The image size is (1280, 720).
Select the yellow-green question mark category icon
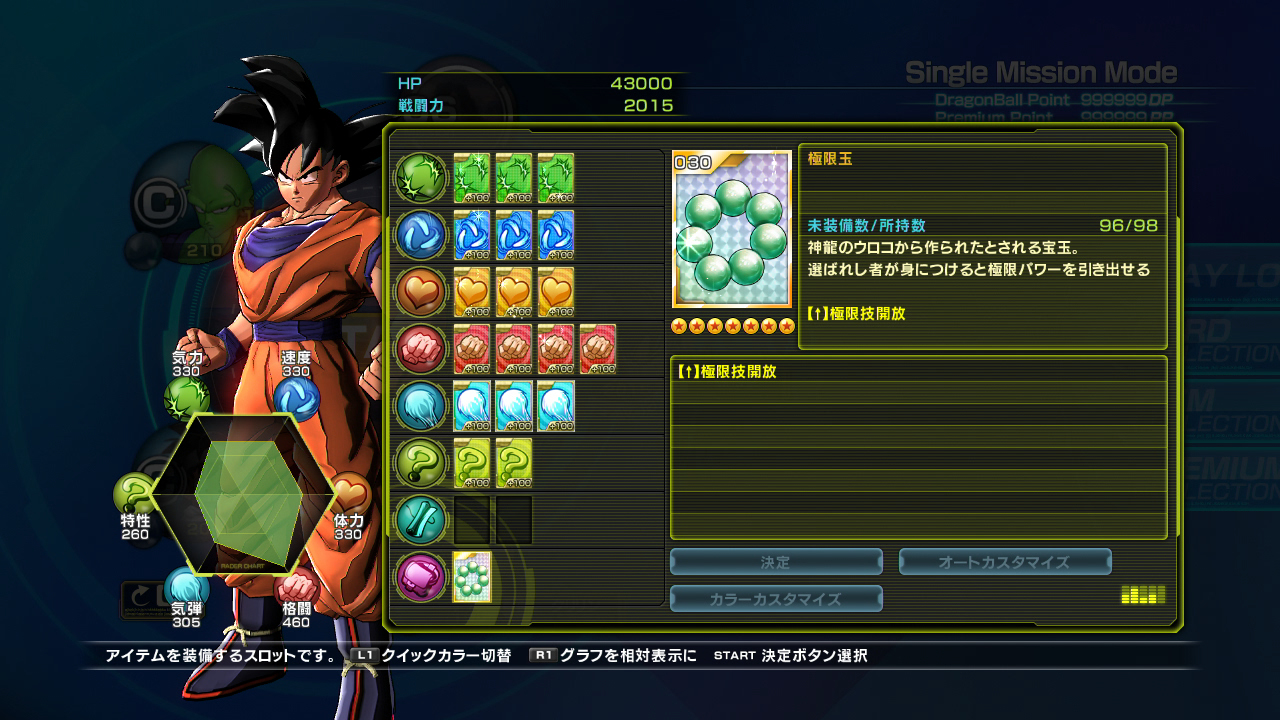point(421,463)
